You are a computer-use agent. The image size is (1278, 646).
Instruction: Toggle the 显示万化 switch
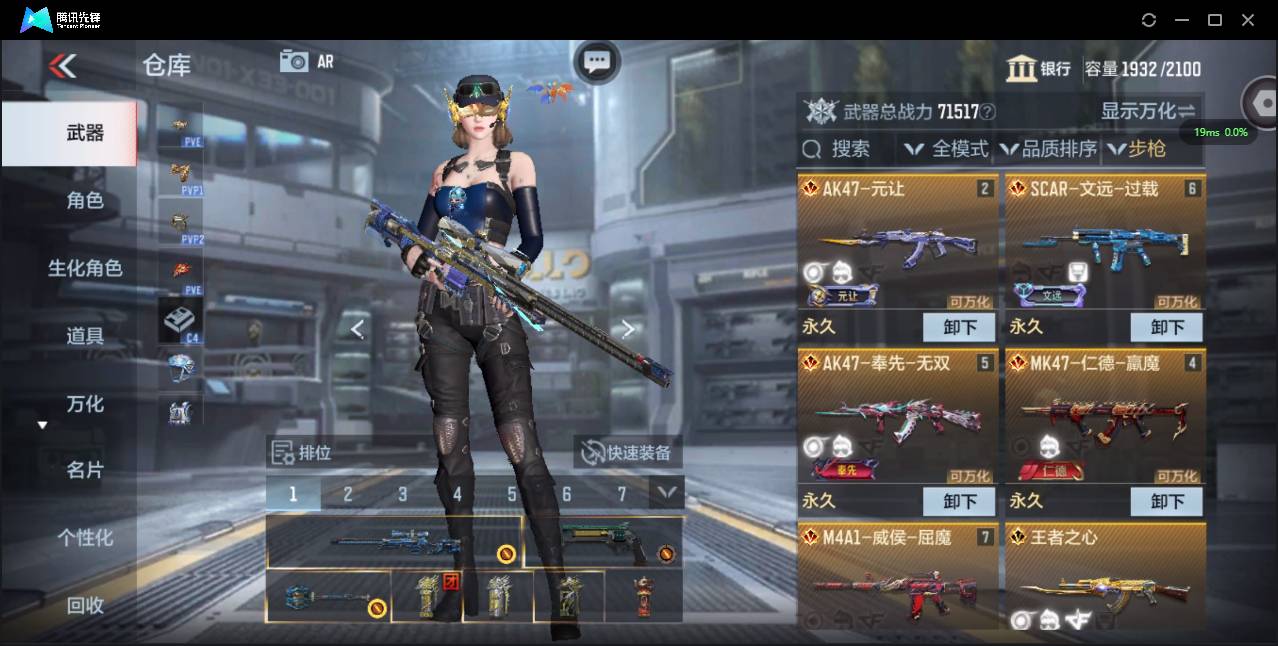pyautogui.click(x=1148, y=111)
